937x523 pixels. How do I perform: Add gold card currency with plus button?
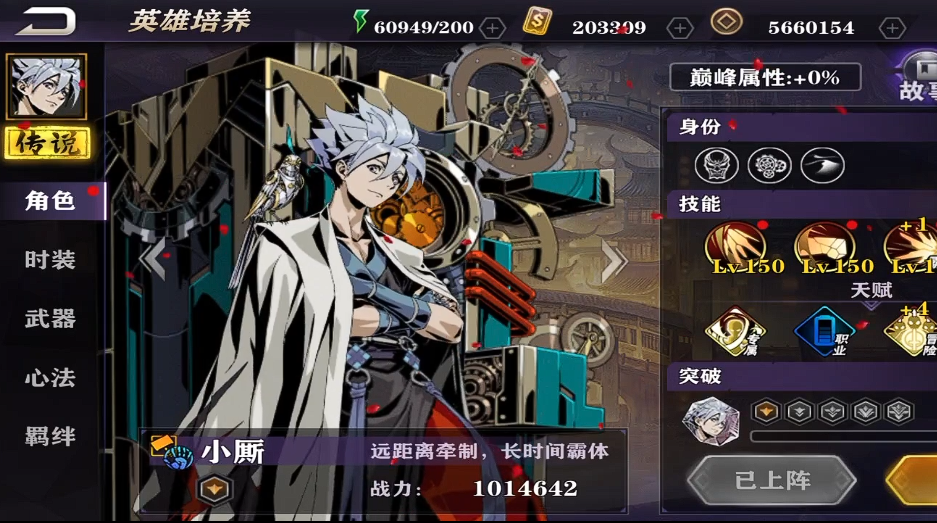680,28
